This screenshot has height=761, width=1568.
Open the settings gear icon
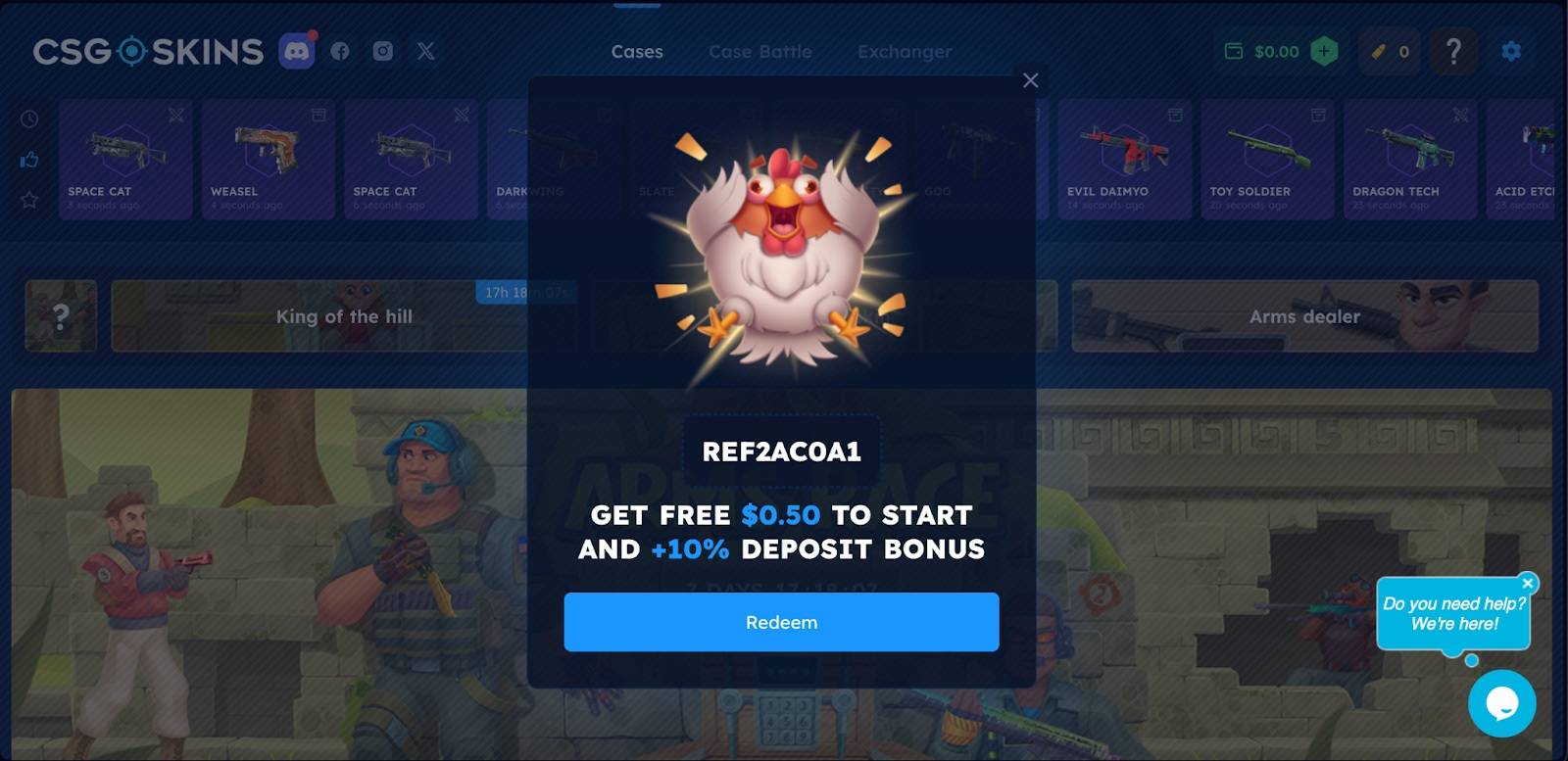1511,51
